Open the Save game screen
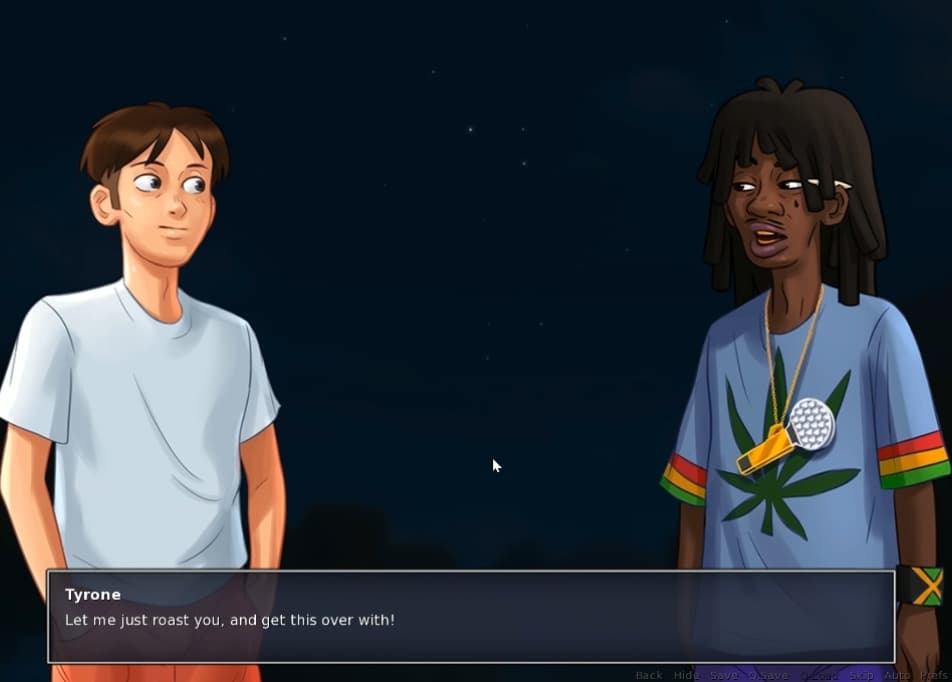The image size is (952, 682). coord(724,675)
